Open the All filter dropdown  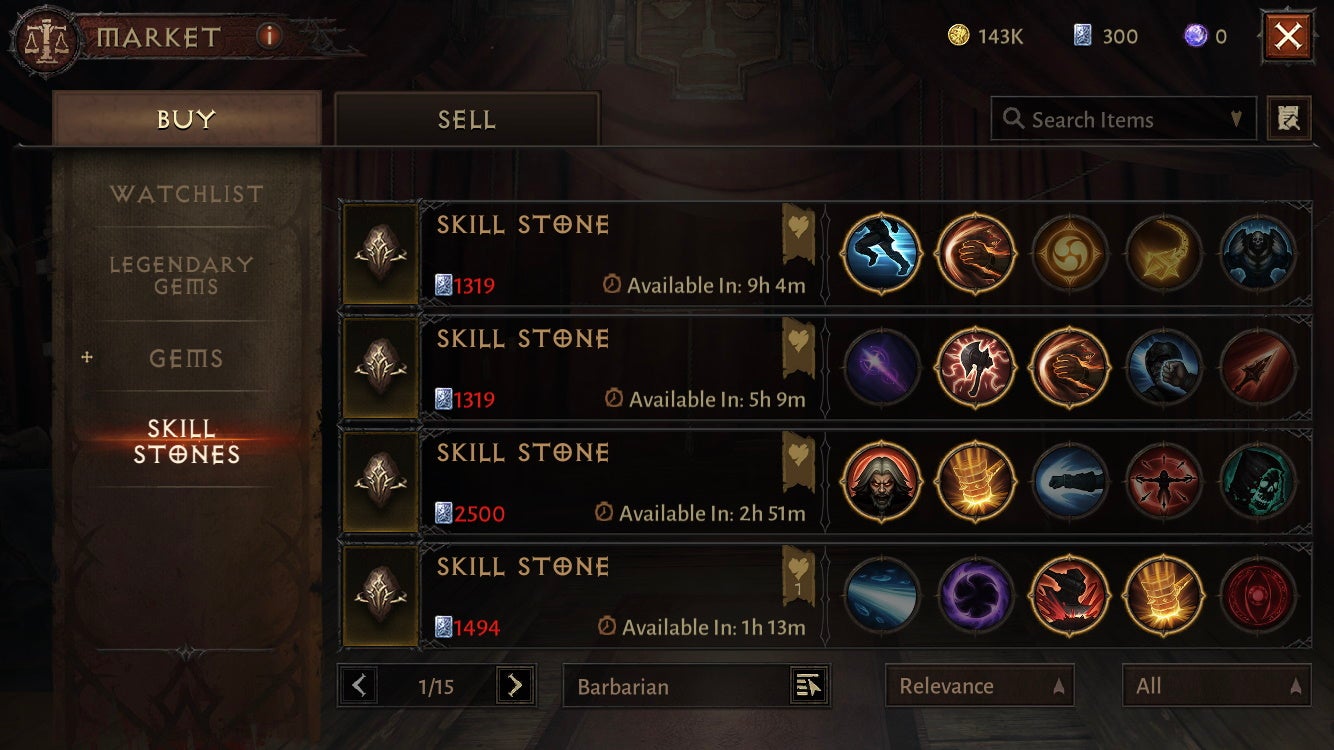pyautogui.click(x=1216, y=686)
